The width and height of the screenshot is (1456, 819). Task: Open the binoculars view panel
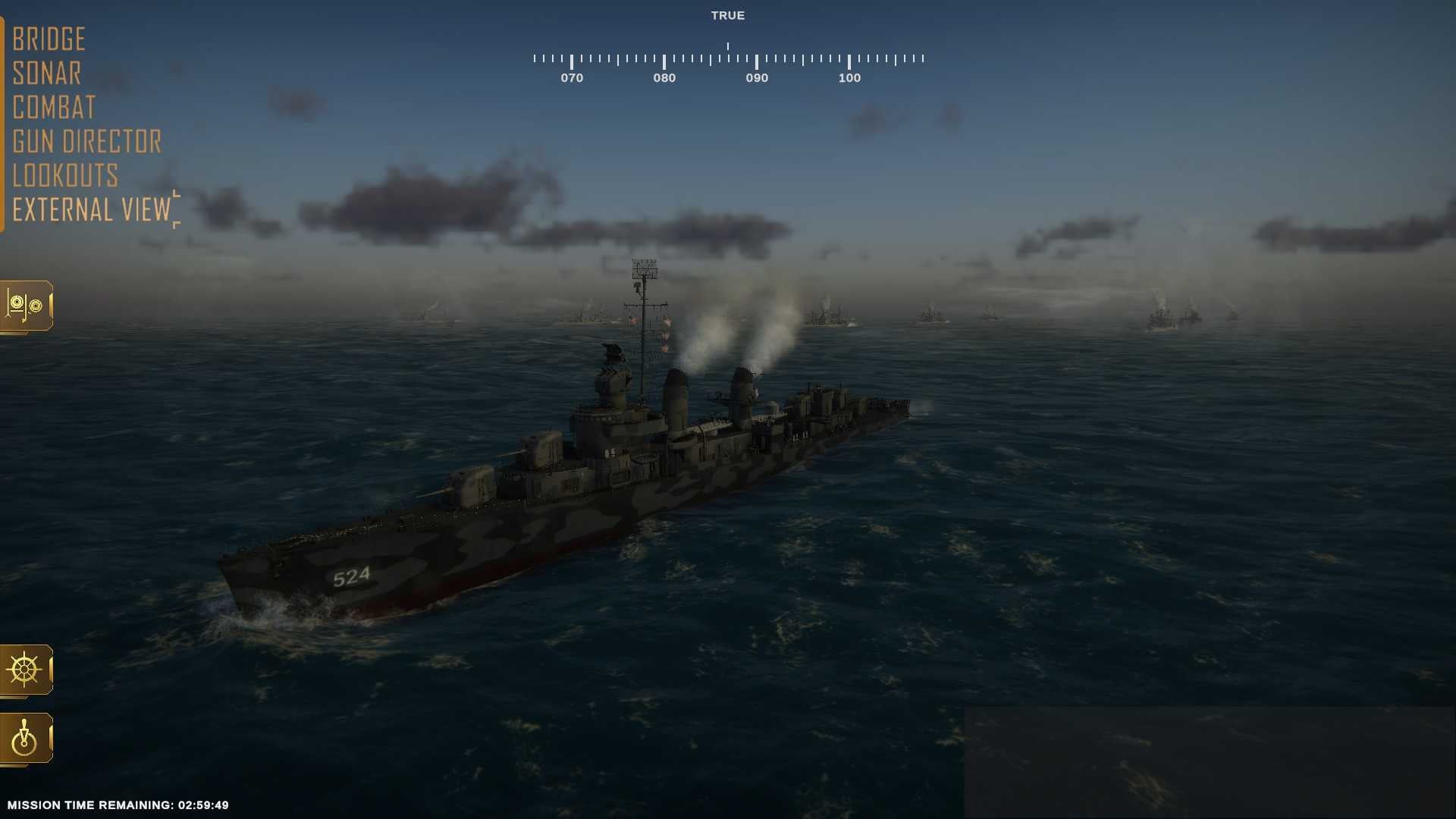pos(26,306)
